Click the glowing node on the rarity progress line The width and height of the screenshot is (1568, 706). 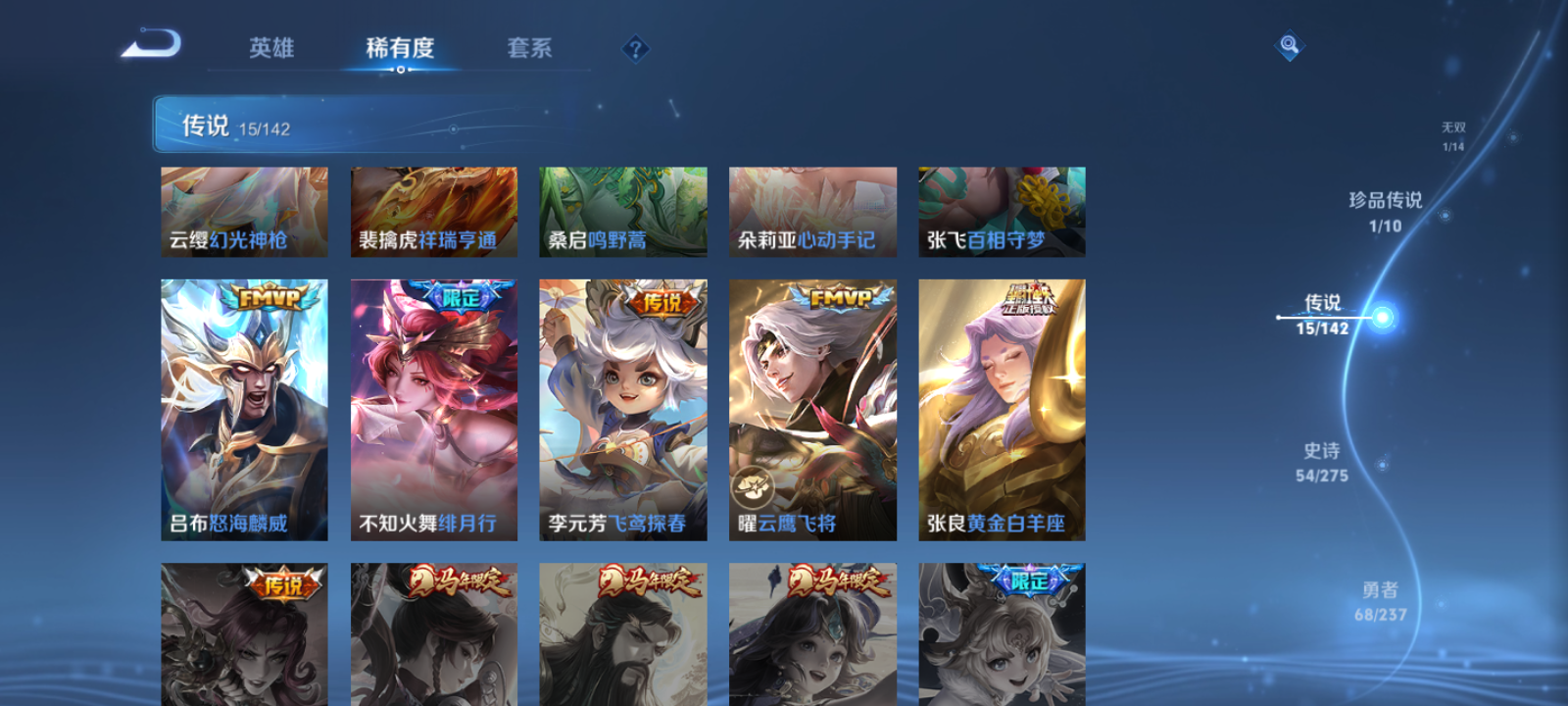(x=1381, y=316)
